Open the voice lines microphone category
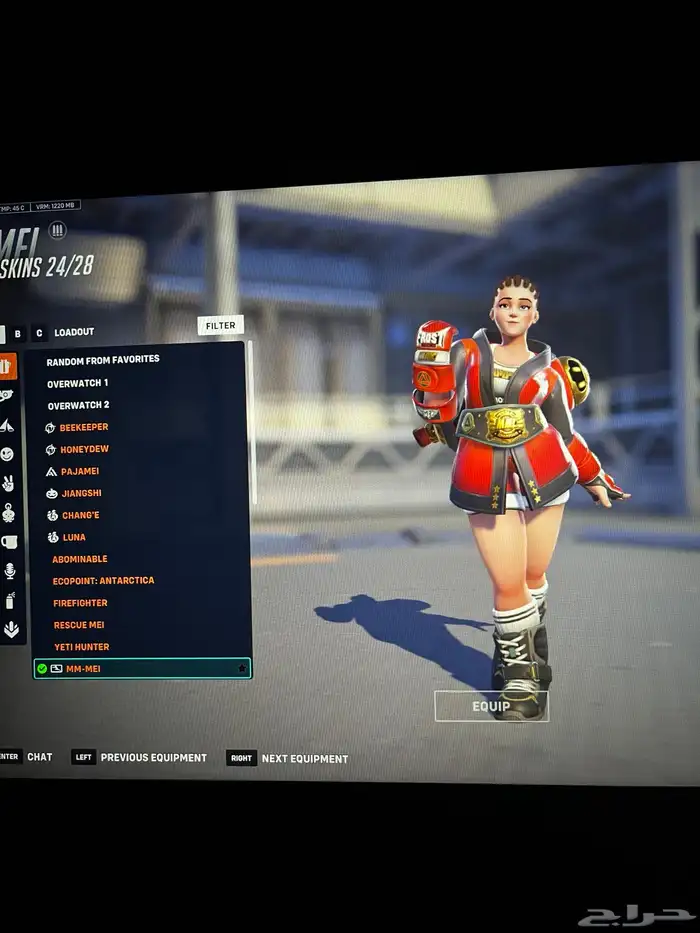This screenshot has height=933, width=700. tap(8, 570)
